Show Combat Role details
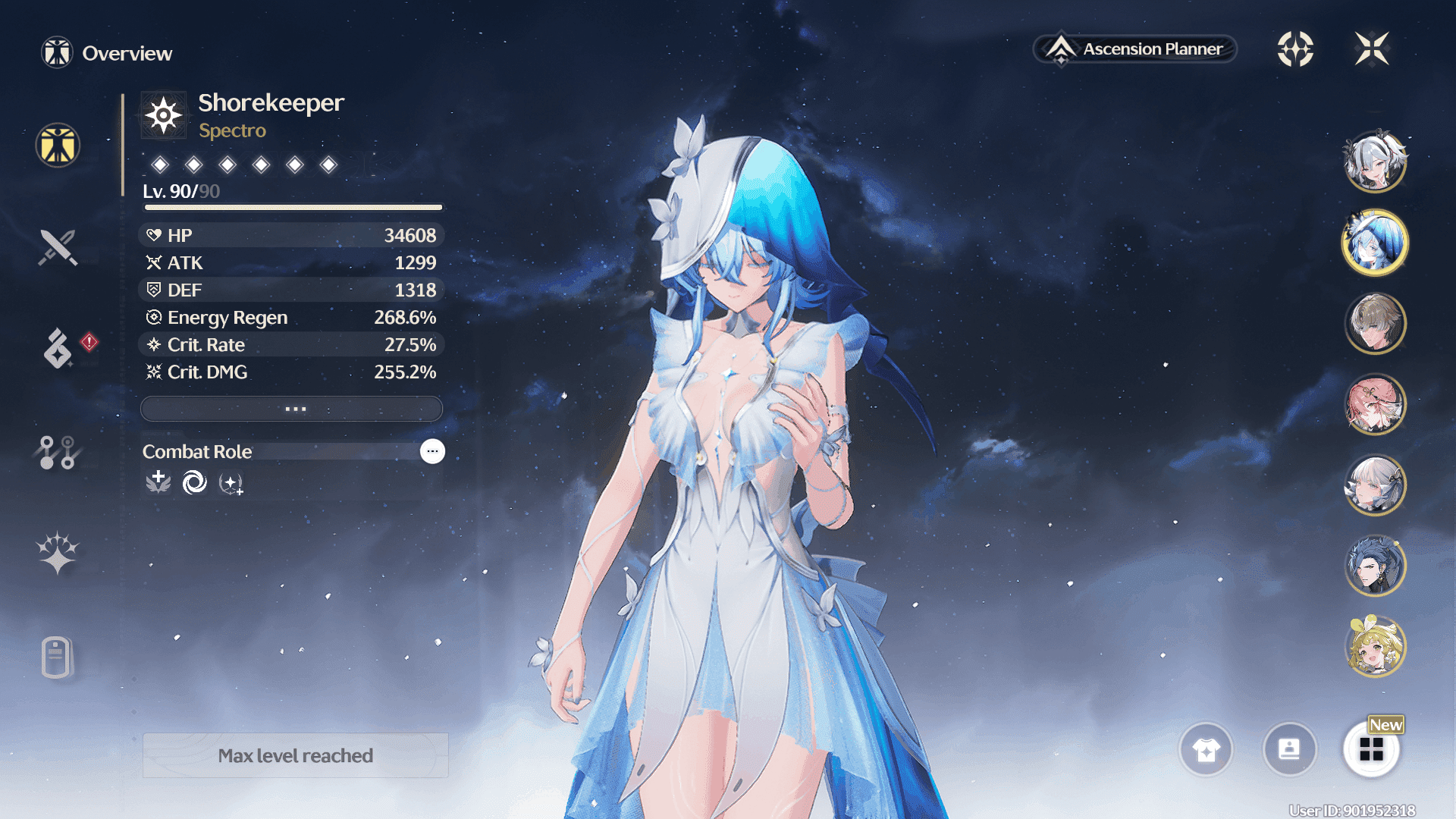This screenshot has height=819, width=1456. point(432,451)
